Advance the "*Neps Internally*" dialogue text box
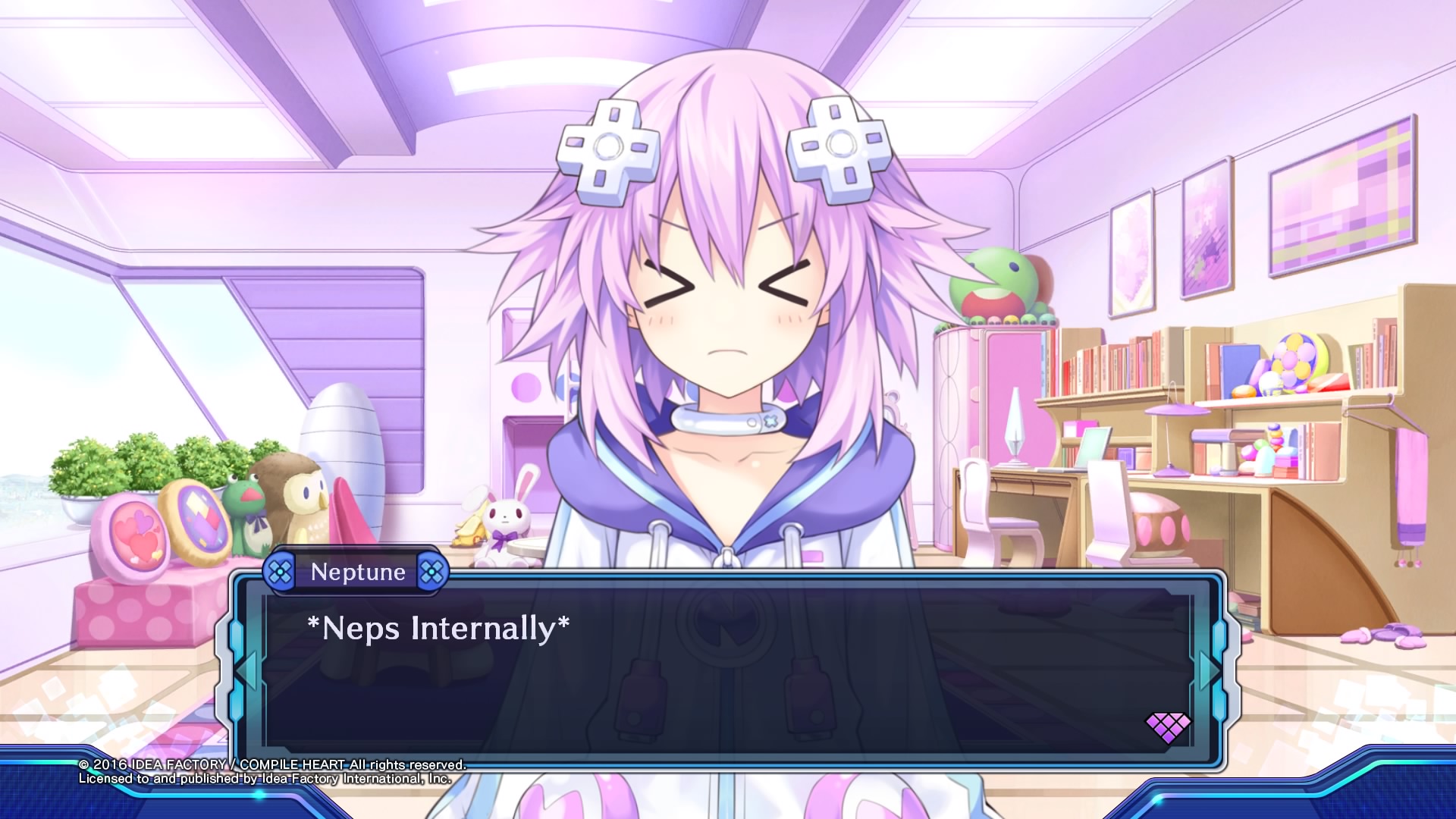Image resolution: width=1456 pixels, height=819 pixels. 726,667
